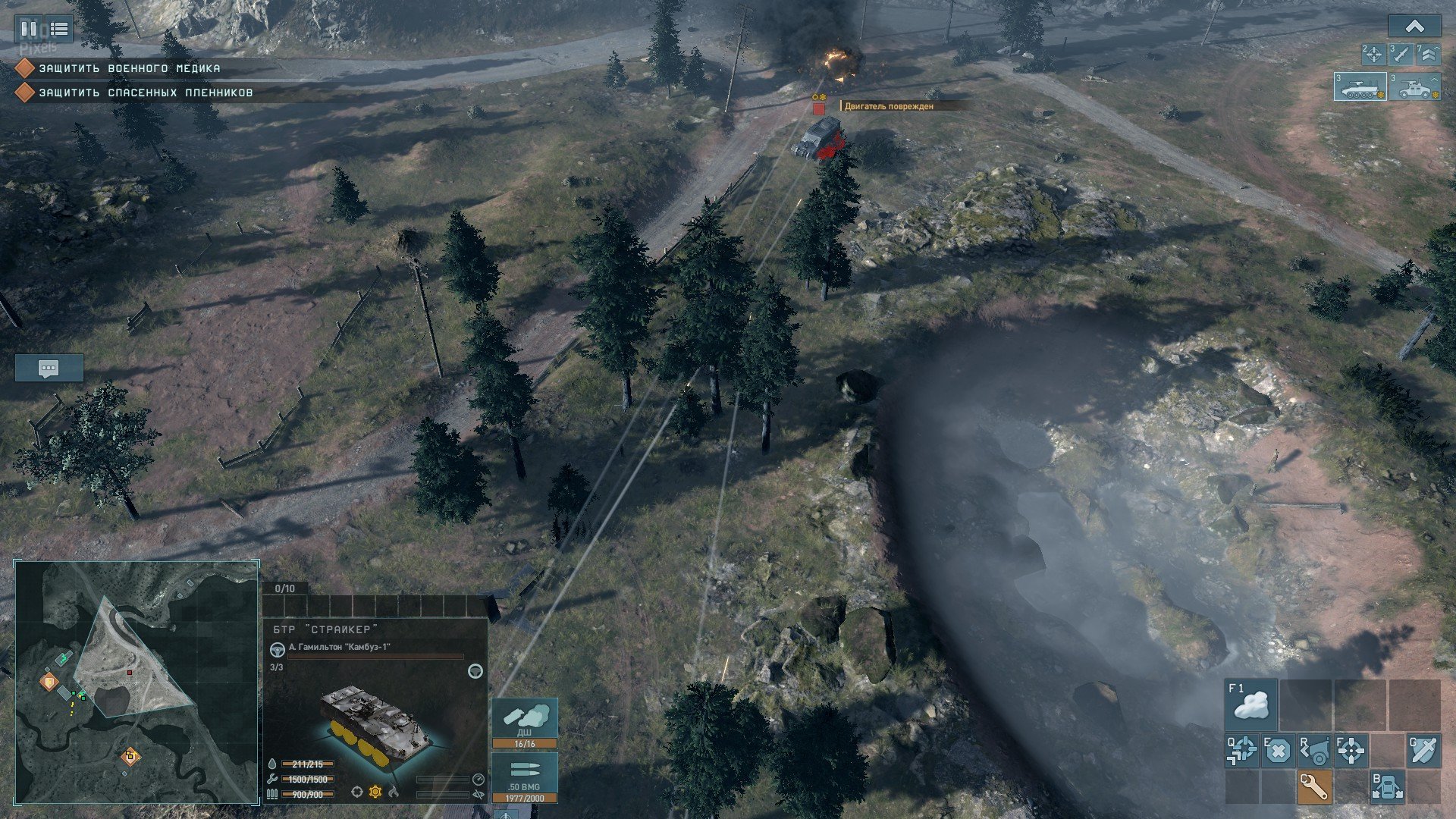Viewport: 1456px width, 819px height.
Task: Activate the smoke screen ability
Action: click(x=1250, y=704)
